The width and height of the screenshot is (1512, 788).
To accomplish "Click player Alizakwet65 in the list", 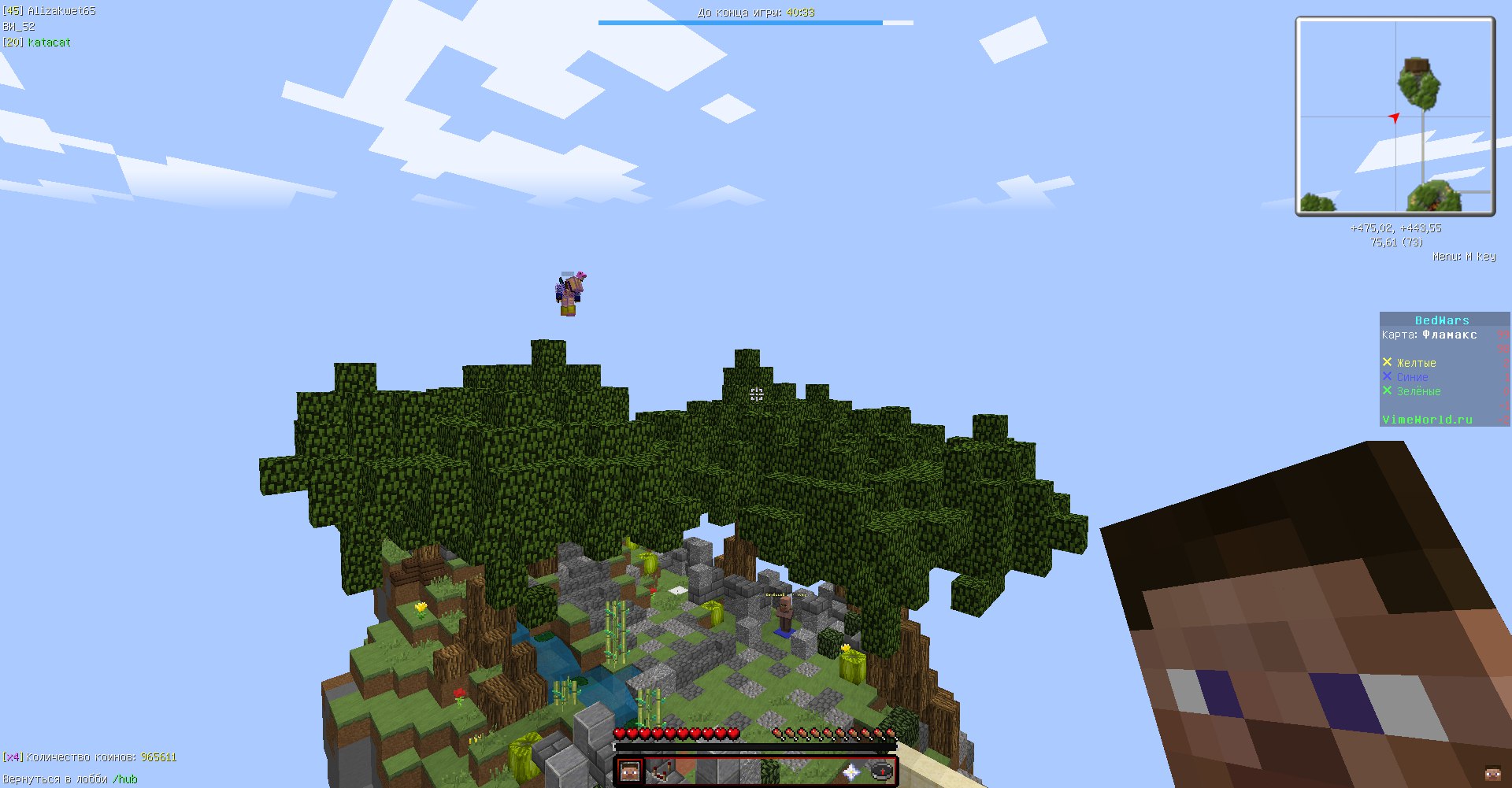I will (61, 11).
